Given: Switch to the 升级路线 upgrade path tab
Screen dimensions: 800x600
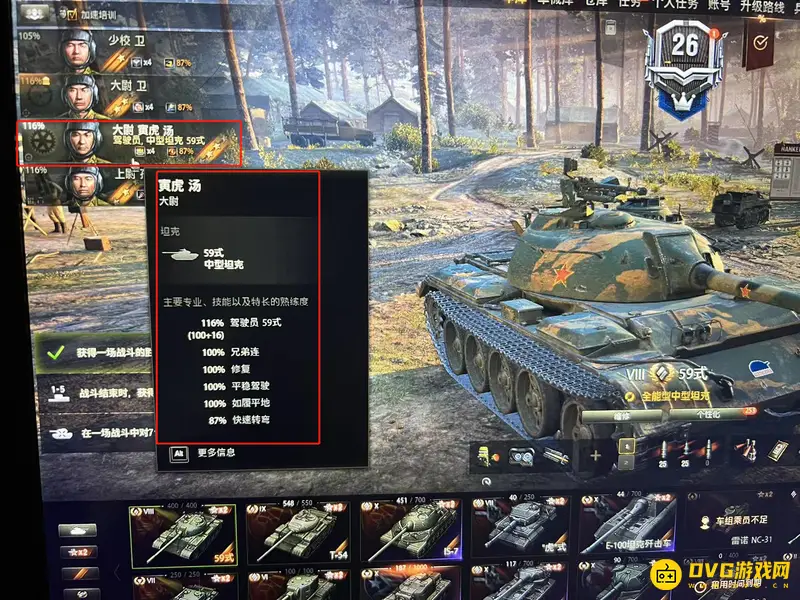Looking at the screenshot, I should point(766,5).
